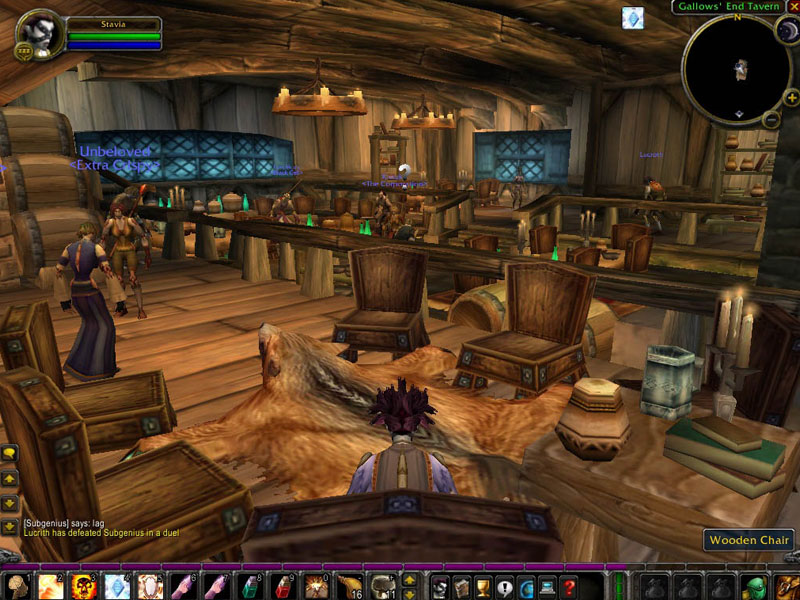Click the Stavia player portrait

click(x=38, y=33)
